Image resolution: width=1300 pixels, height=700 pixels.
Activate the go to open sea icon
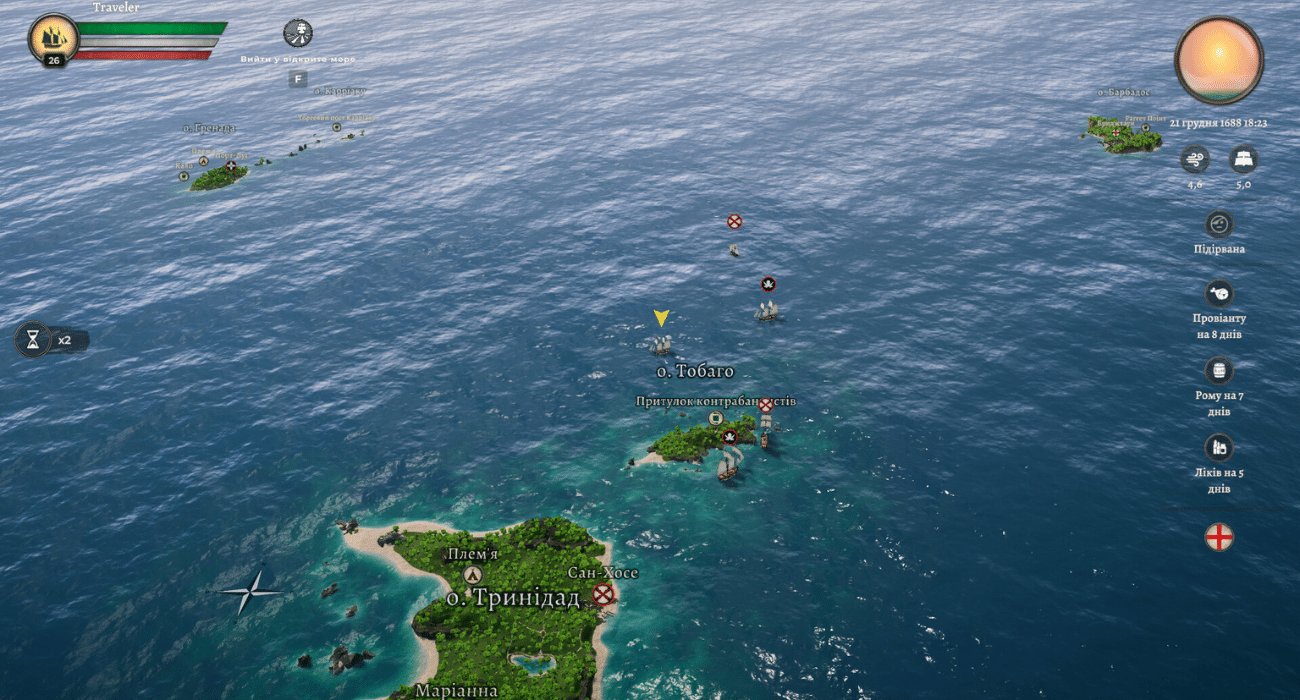[x=298, y=33]
